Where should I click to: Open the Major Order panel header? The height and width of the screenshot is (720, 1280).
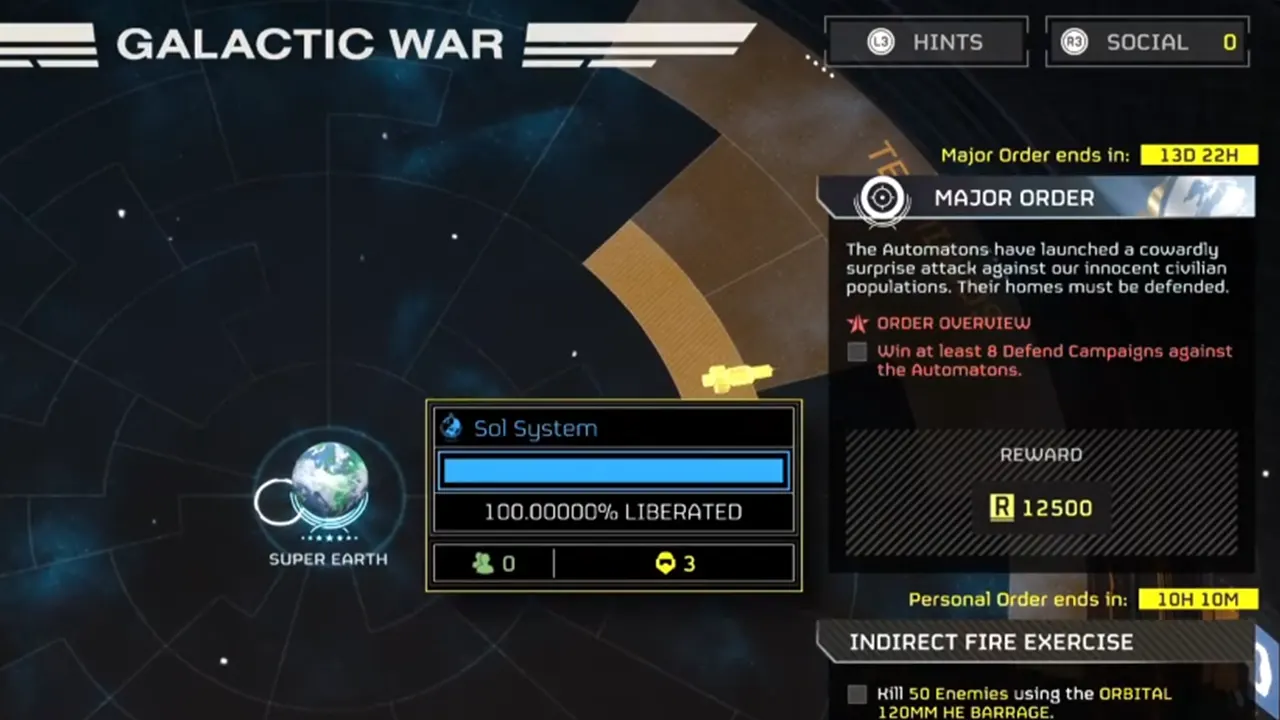1035,198
